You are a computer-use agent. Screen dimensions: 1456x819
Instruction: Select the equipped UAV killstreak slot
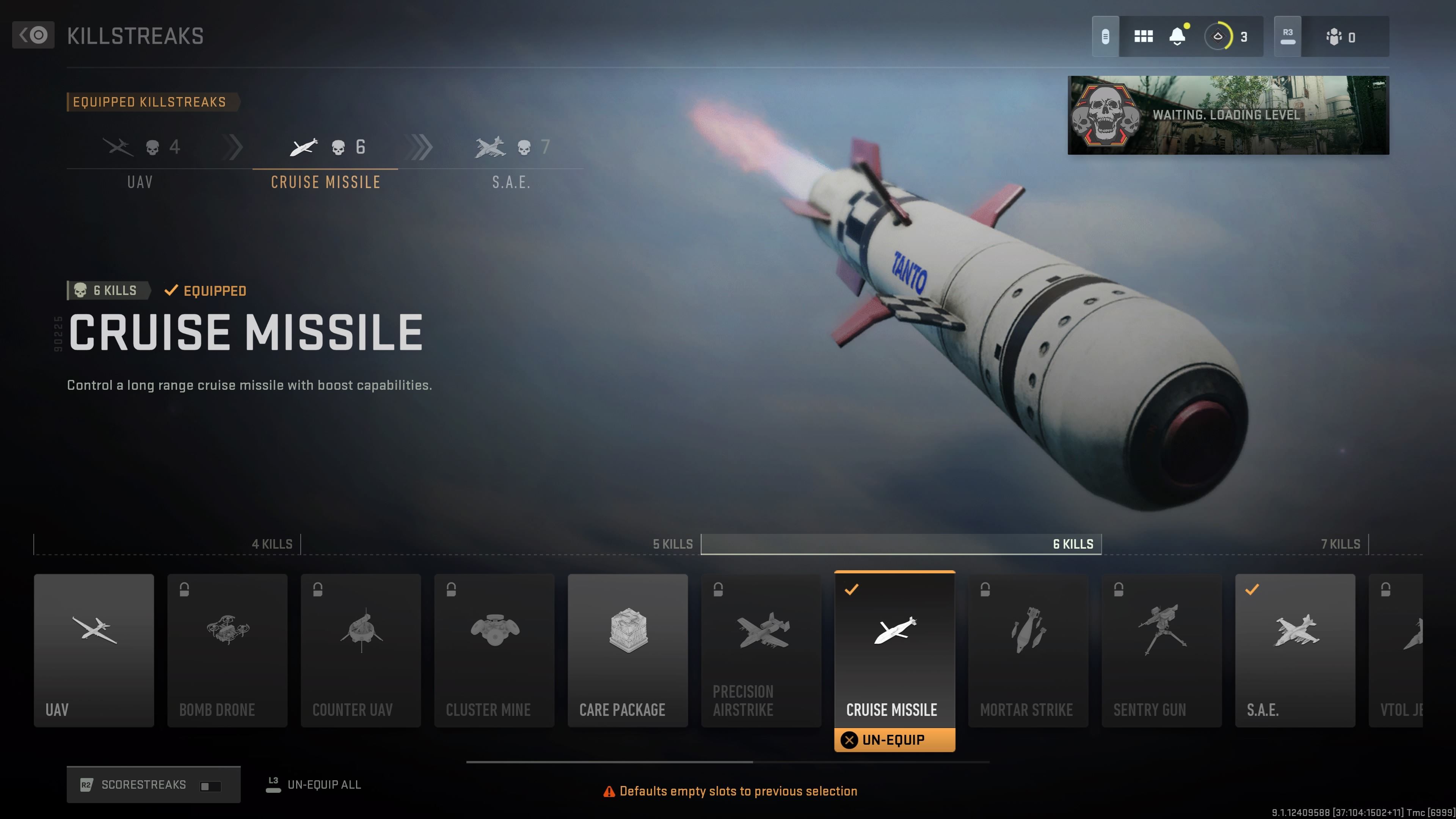140,160
